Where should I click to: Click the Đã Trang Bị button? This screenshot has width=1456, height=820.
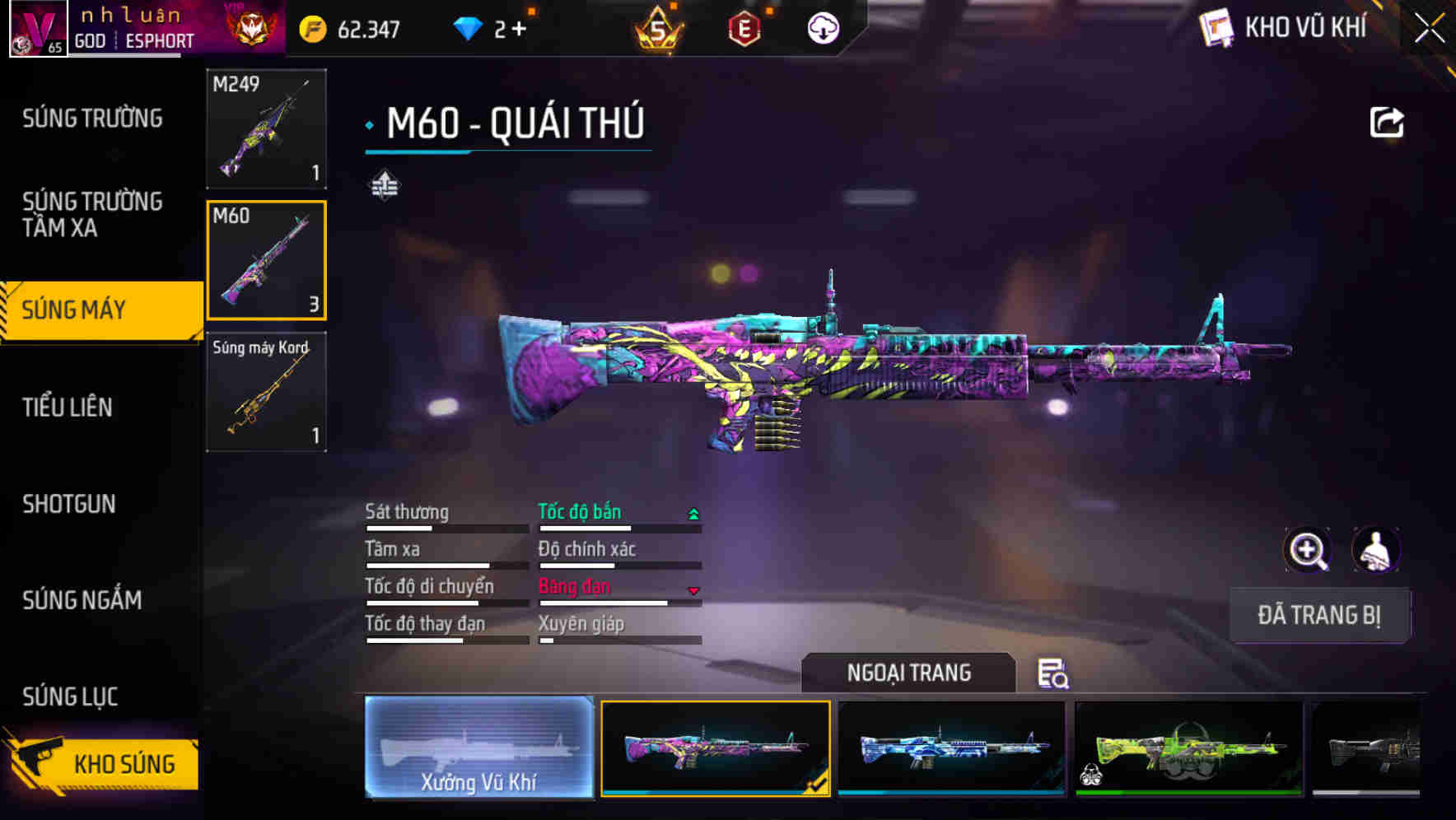coord(1318,615)
